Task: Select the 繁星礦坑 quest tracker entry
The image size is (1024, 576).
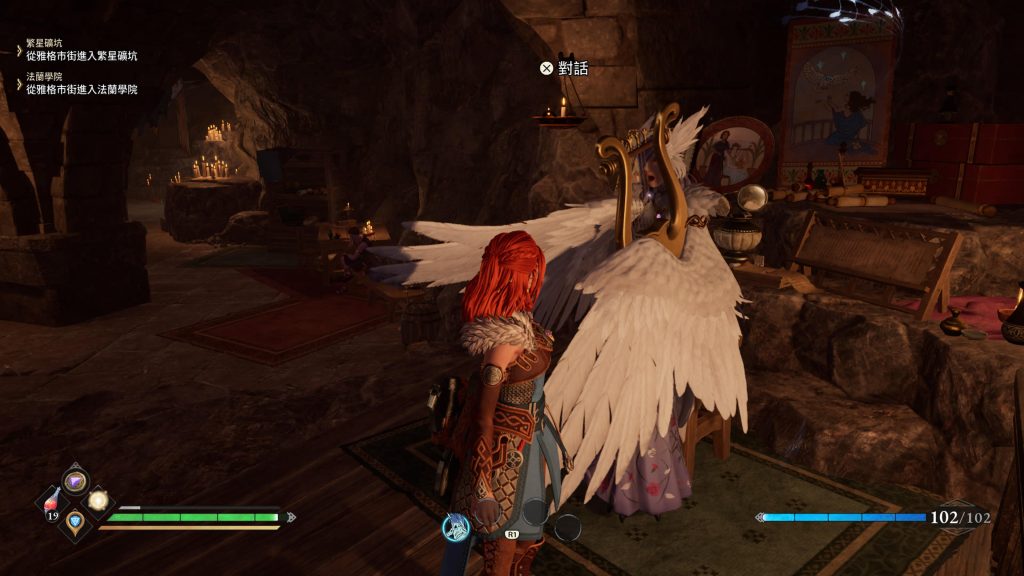Action: tap(82, 51)
